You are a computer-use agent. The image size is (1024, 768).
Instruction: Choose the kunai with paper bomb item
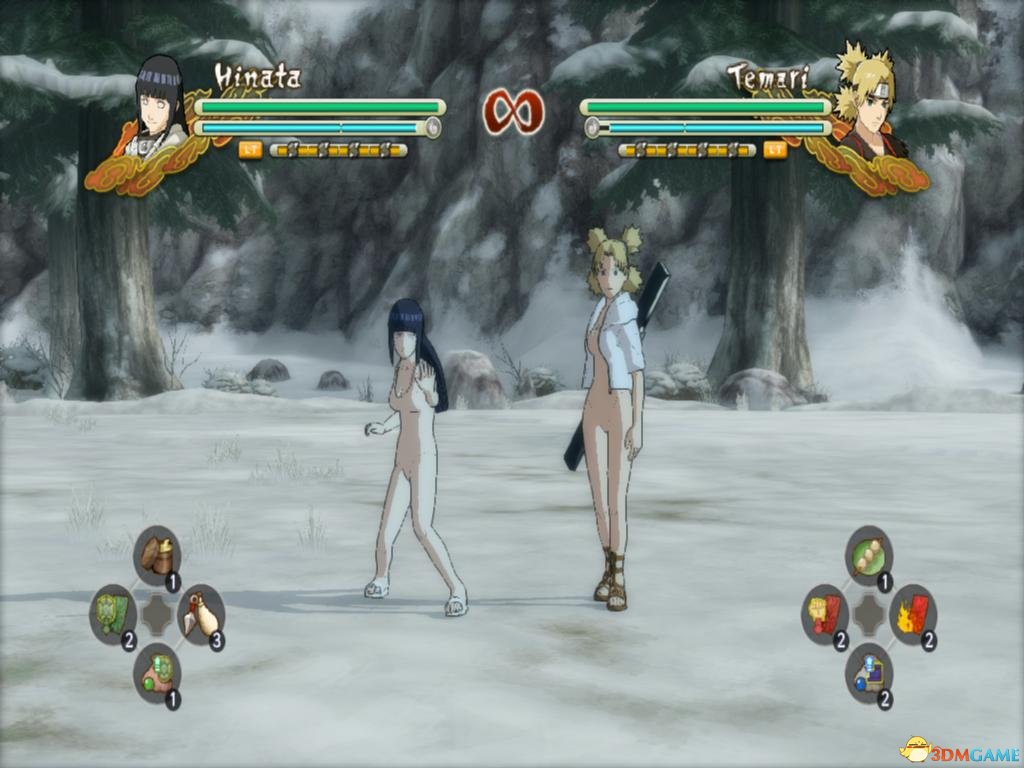coord(201,615)
